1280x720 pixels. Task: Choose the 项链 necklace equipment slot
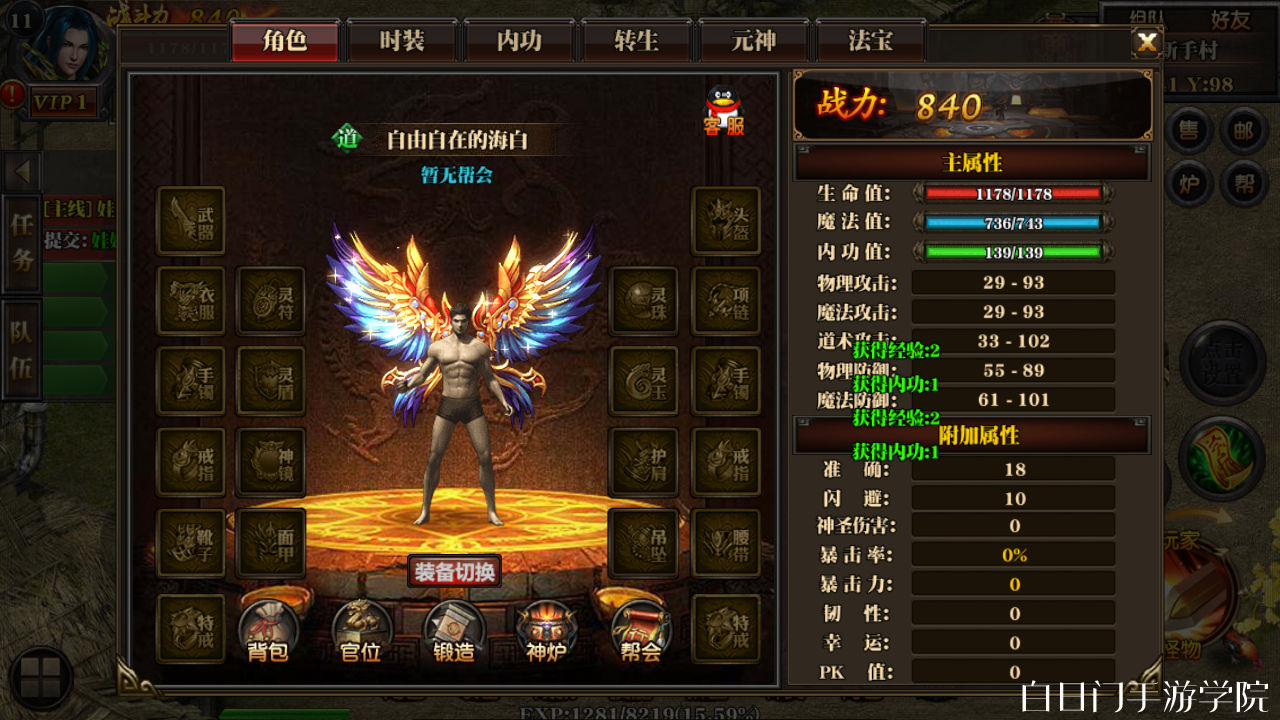tap(726, 300)
